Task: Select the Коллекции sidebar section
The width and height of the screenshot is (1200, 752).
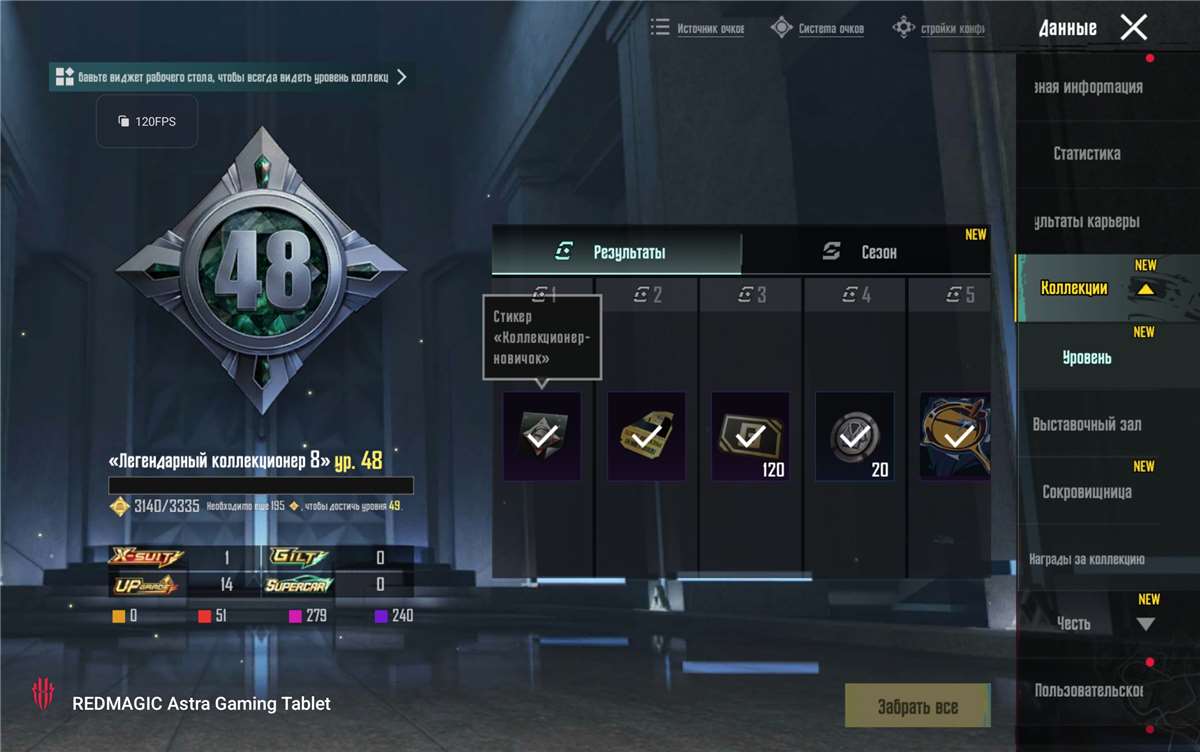Action: pos(1074,288)
